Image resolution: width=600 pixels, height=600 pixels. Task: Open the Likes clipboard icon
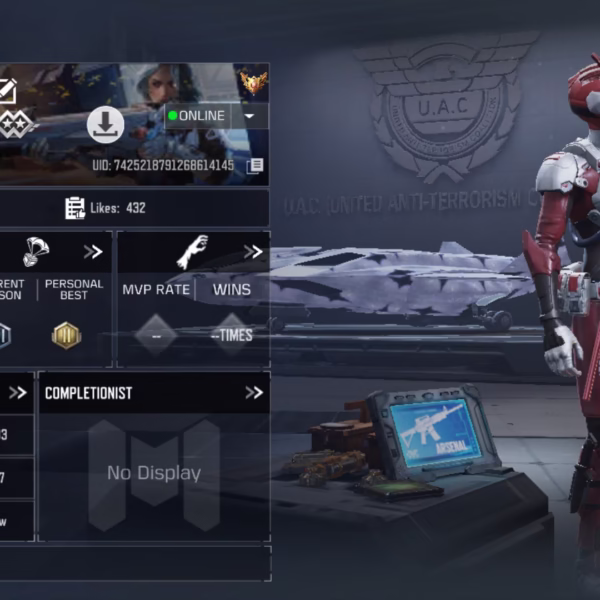[75, 208]
